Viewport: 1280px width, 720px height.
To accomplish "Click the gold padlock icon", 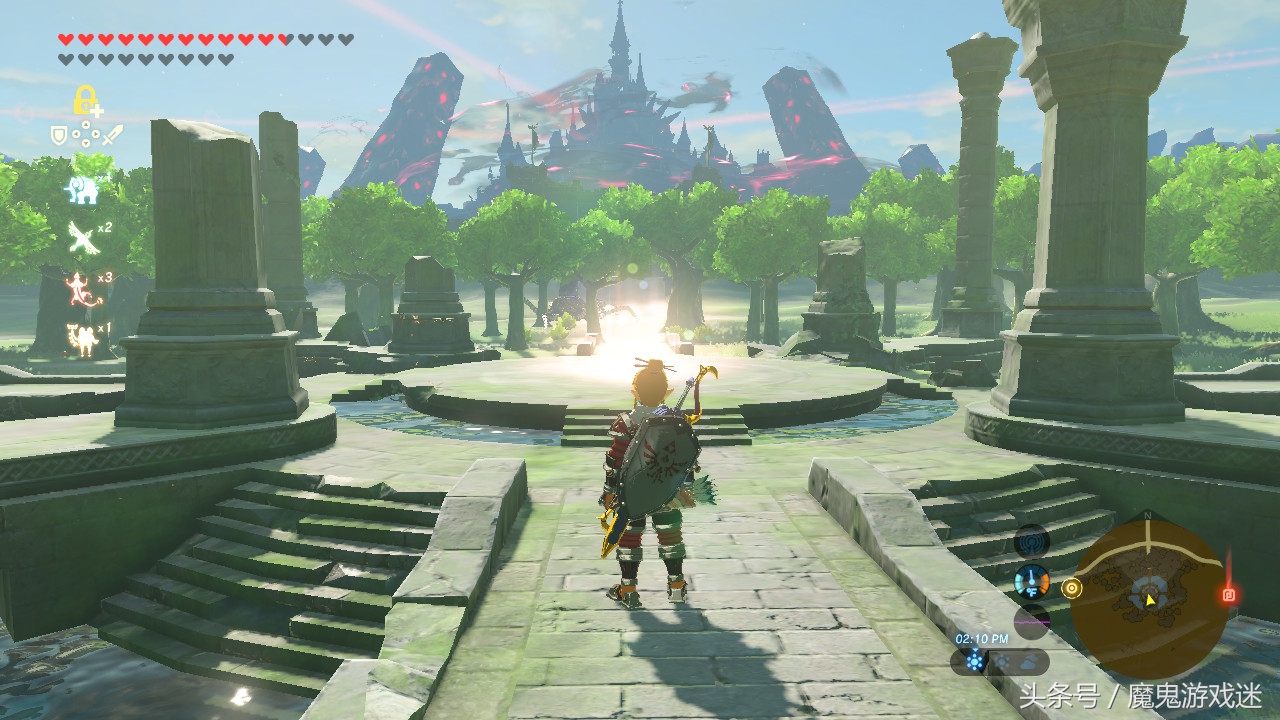I will point(85,100).
